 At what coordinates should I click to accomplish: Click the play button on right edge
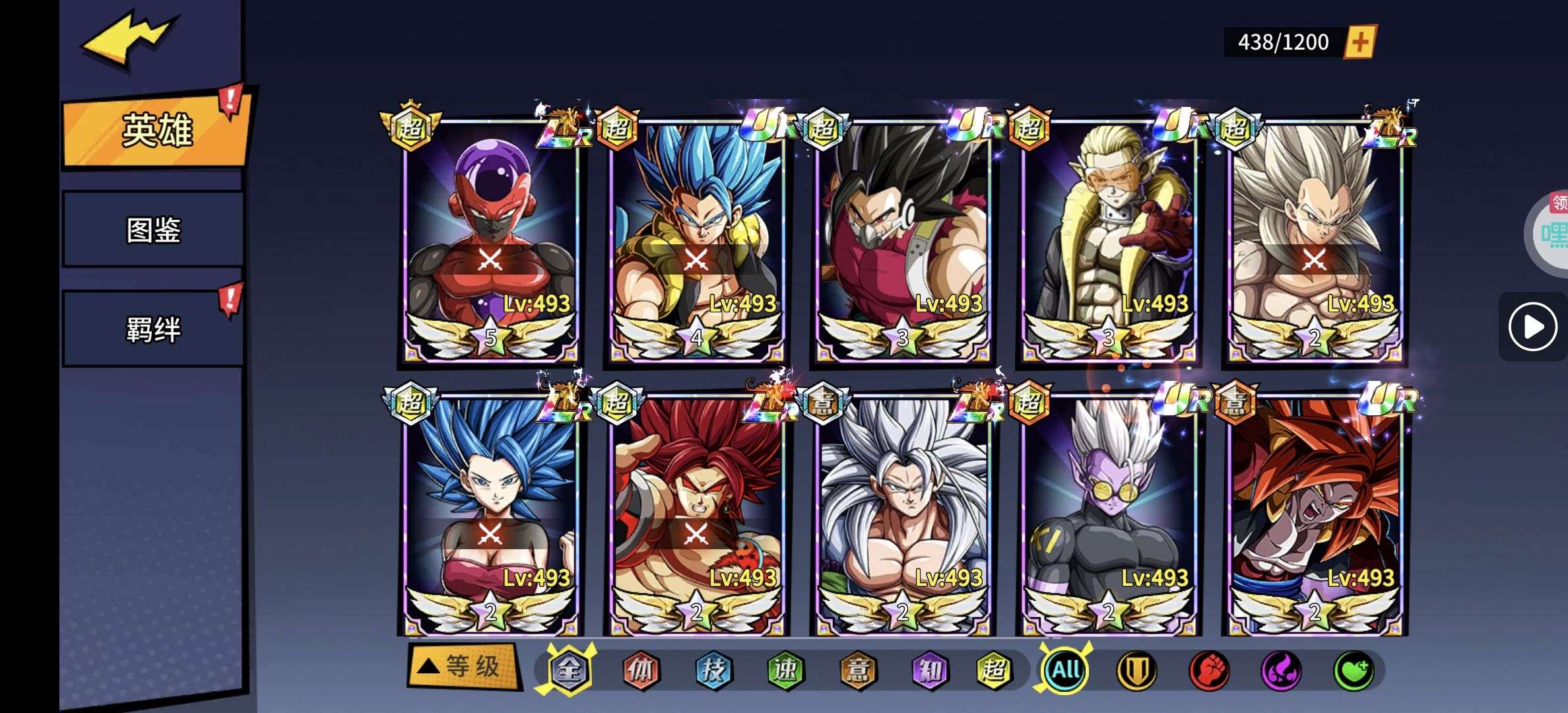1532,326
